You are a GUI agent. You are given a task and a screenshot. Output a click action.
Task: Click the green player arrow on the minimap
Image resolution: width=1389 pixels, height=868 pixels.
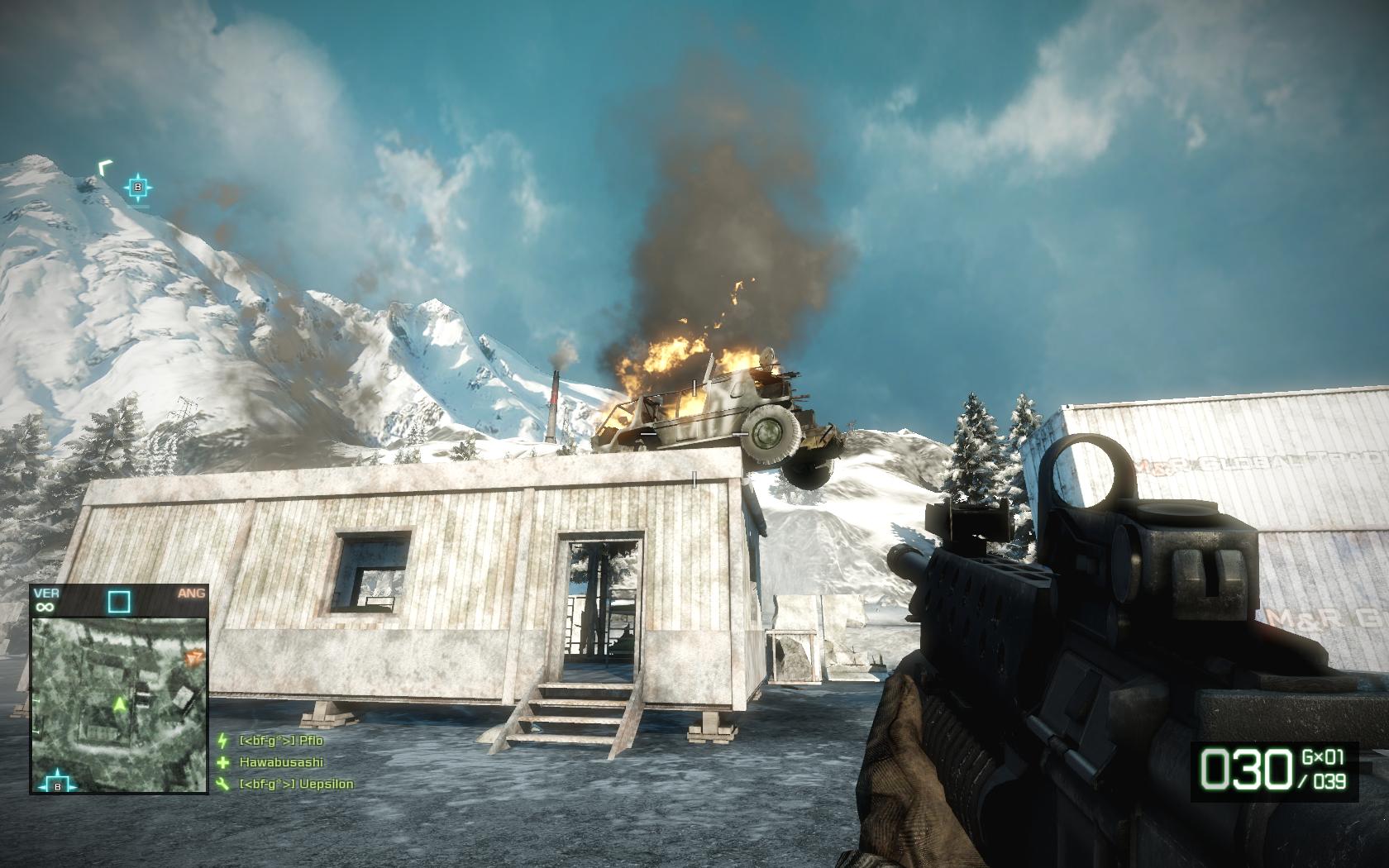[120, 703]
